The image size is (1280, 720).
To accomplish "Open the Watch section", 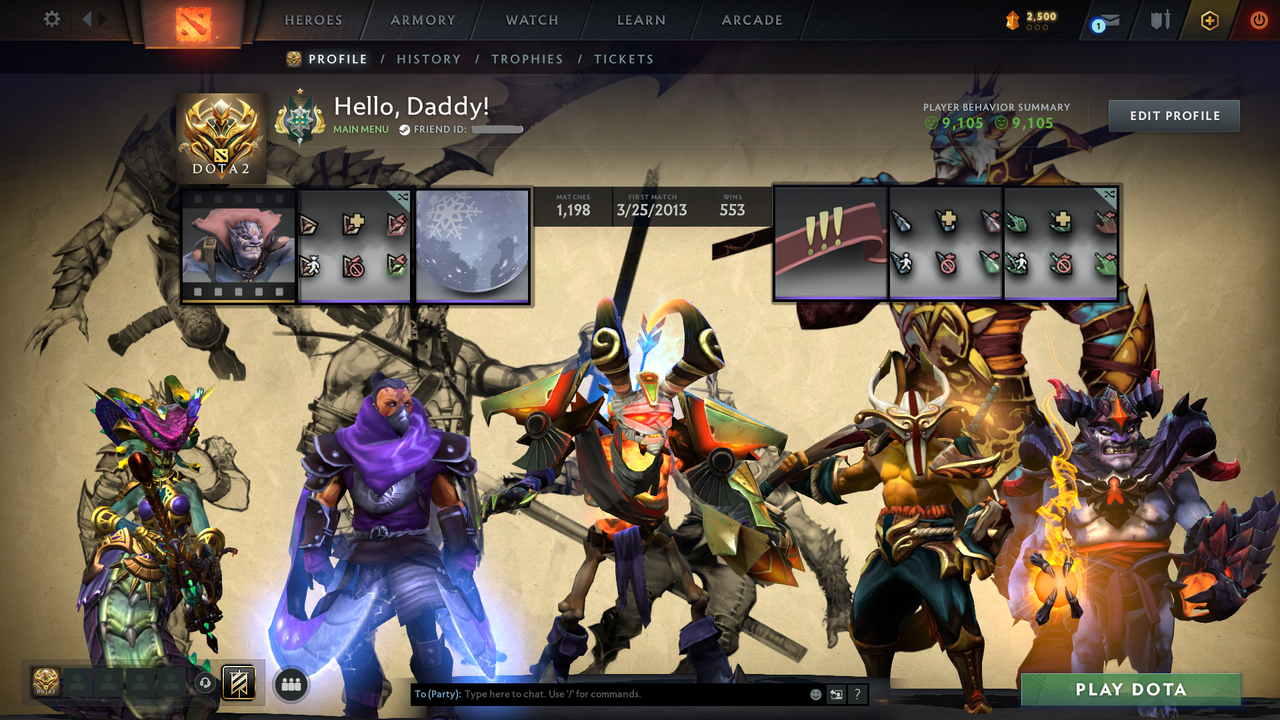I will click(x=532, y=20).
